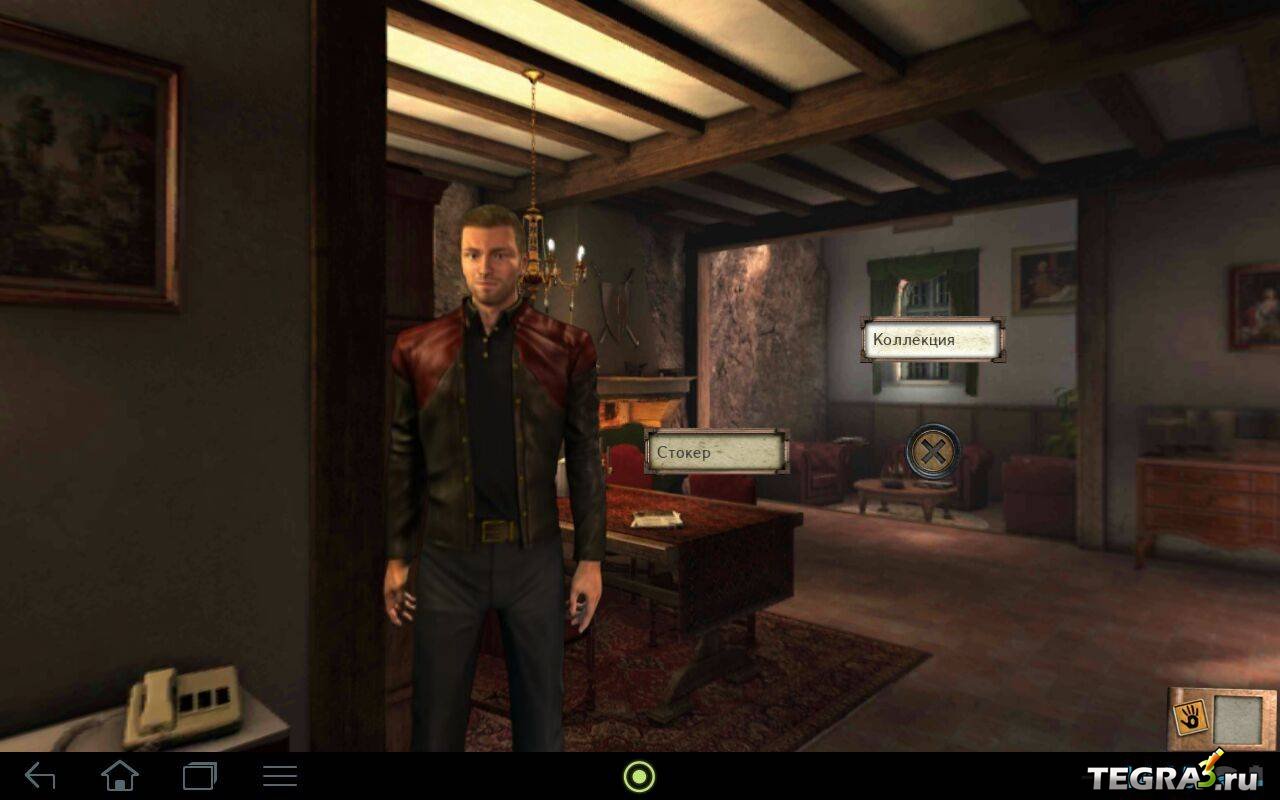
Task: Tap the Android home button
Action: (x=120, y=776)
